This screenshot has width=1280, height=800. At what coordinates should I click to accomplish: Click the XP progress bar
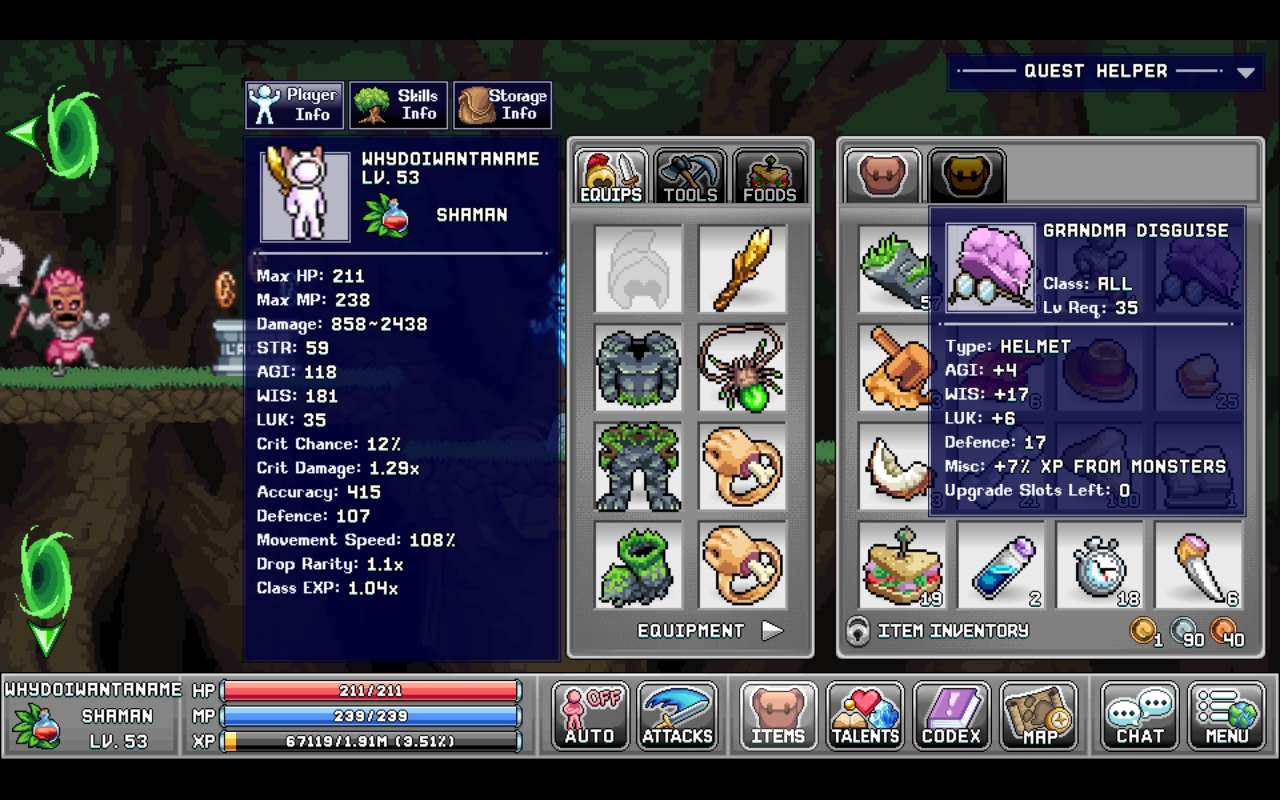370,742
